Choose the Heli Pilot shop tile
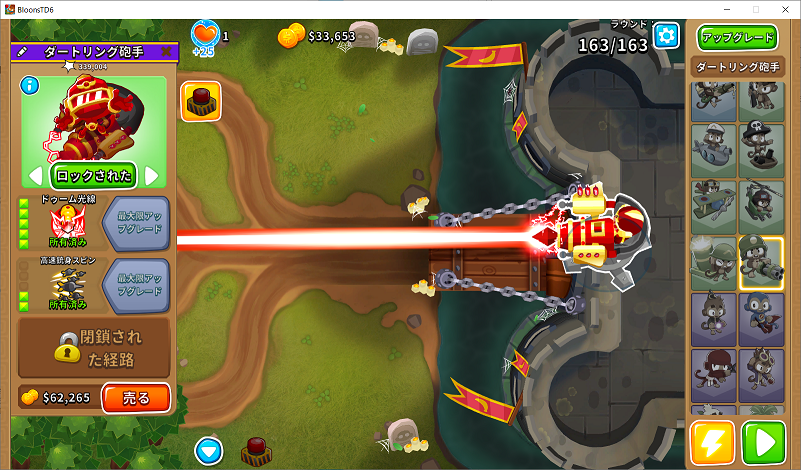This screenshot has height=470, width=801. click(x=761, y=206)
